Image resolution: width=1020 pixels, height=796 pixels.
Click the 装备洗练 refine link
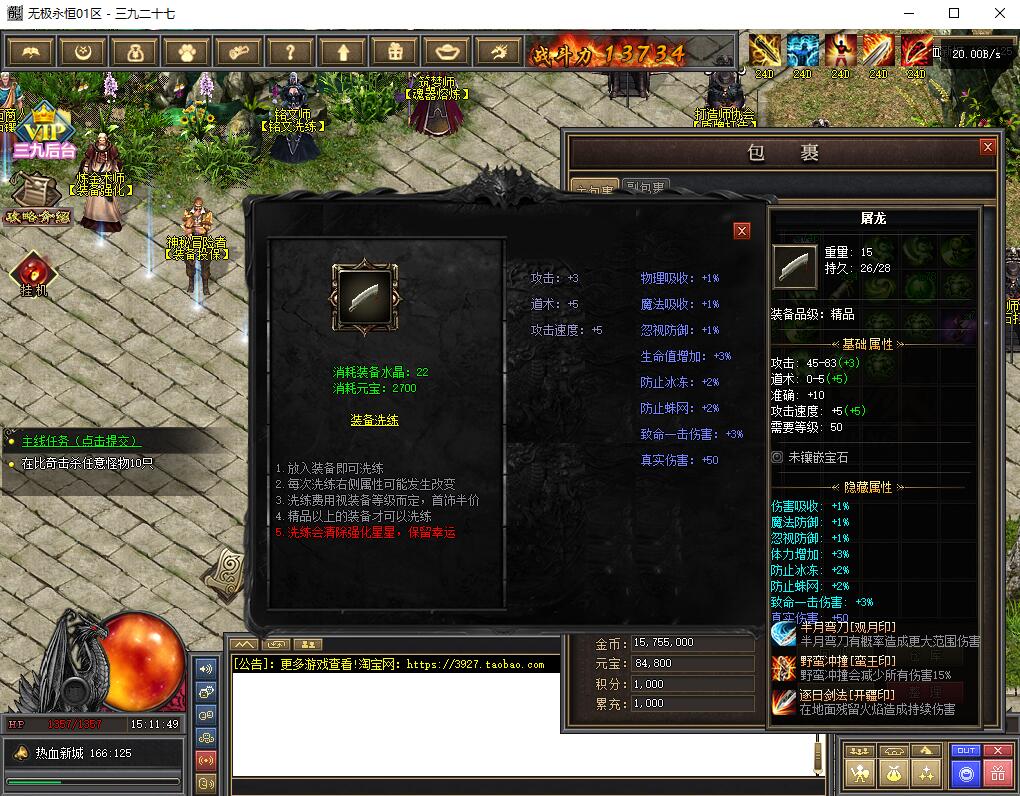tap(374, 420)
